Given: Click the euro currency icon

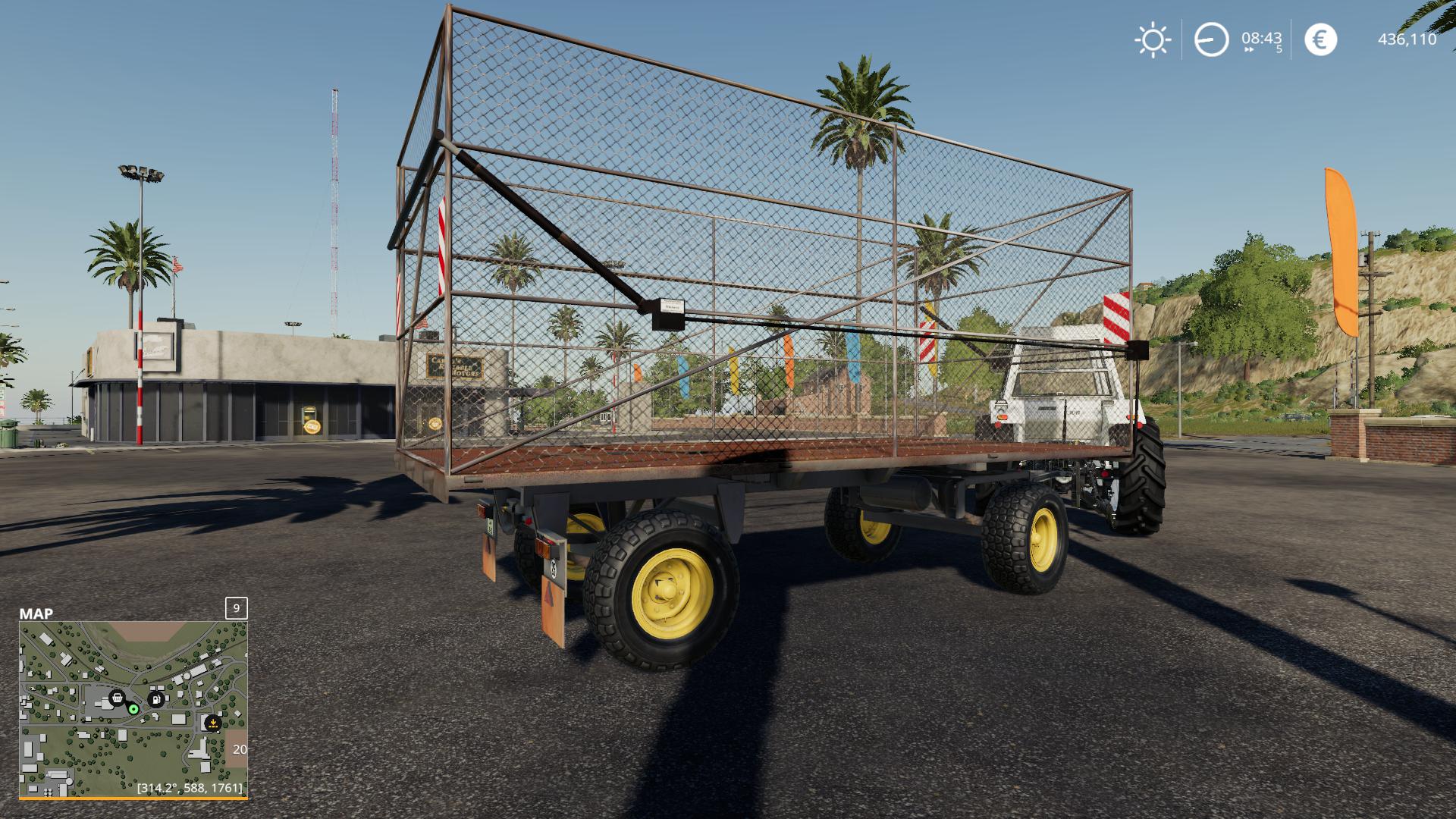Looking at the screenshot, I should (x=1321, y=39).
